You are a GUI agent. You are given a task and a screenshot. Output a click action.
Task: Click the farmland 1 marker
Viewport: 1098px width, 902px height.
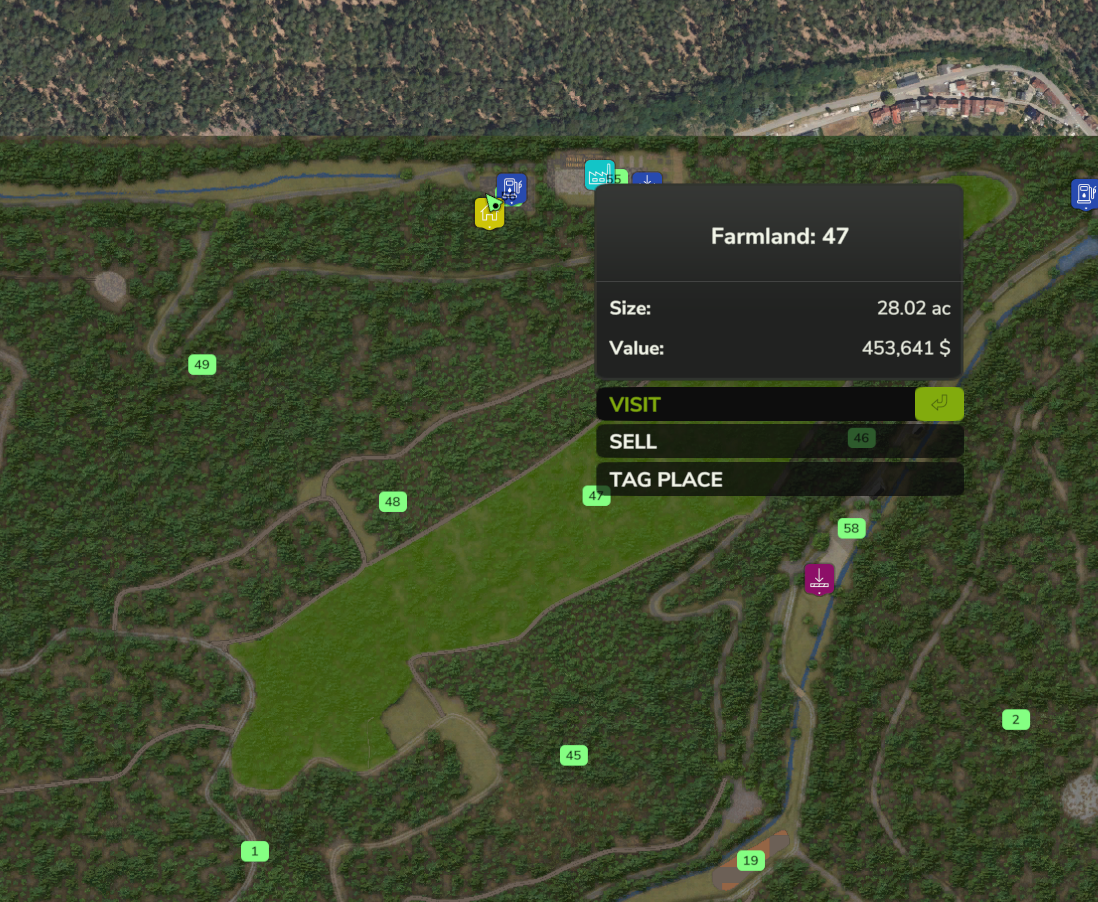point(255,851)
